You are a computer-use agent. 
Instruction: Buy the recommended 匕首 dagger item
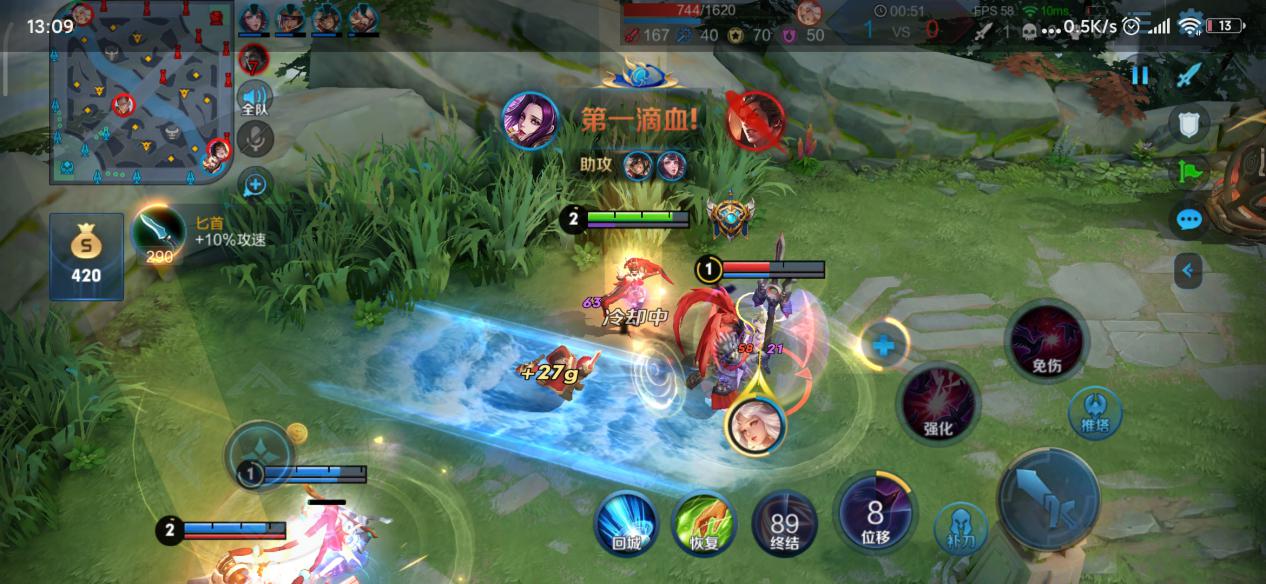(158, 233)
